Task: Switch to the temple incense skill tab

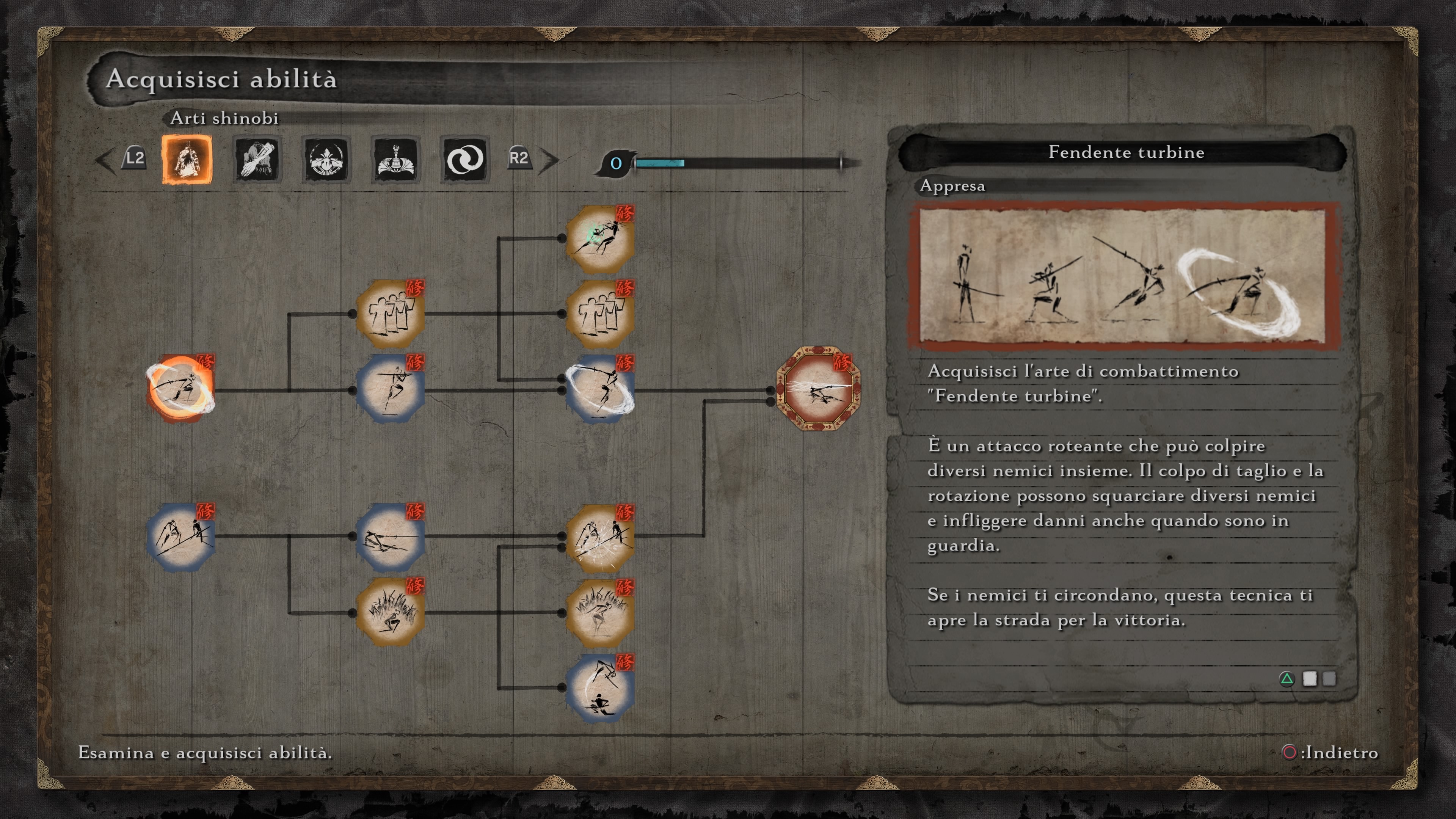Action: pos(395,159)
